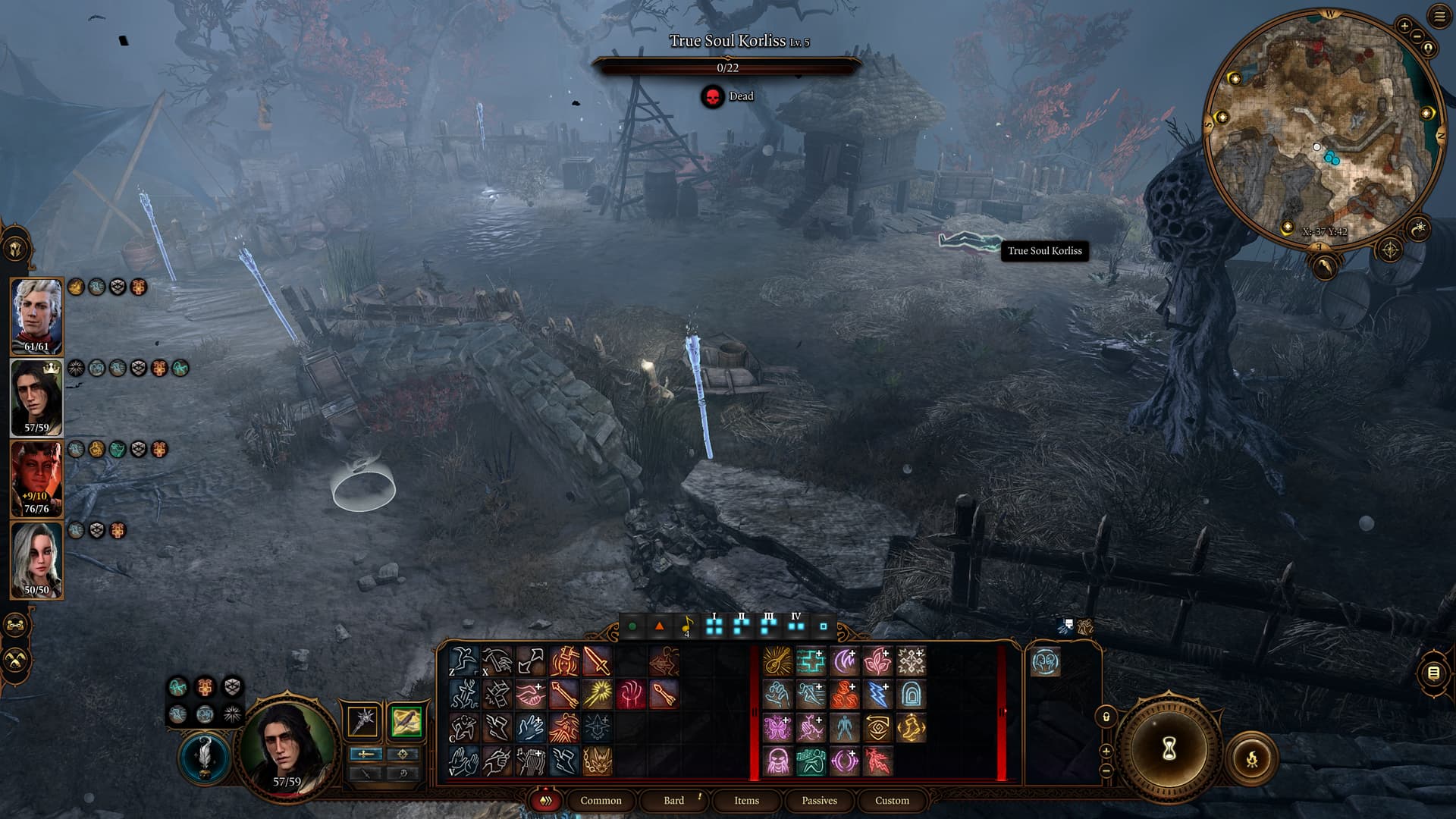Screen dimensions: 1456x819
Task: Toggle the two-masks concentration icon
Action: point(1045,662)
